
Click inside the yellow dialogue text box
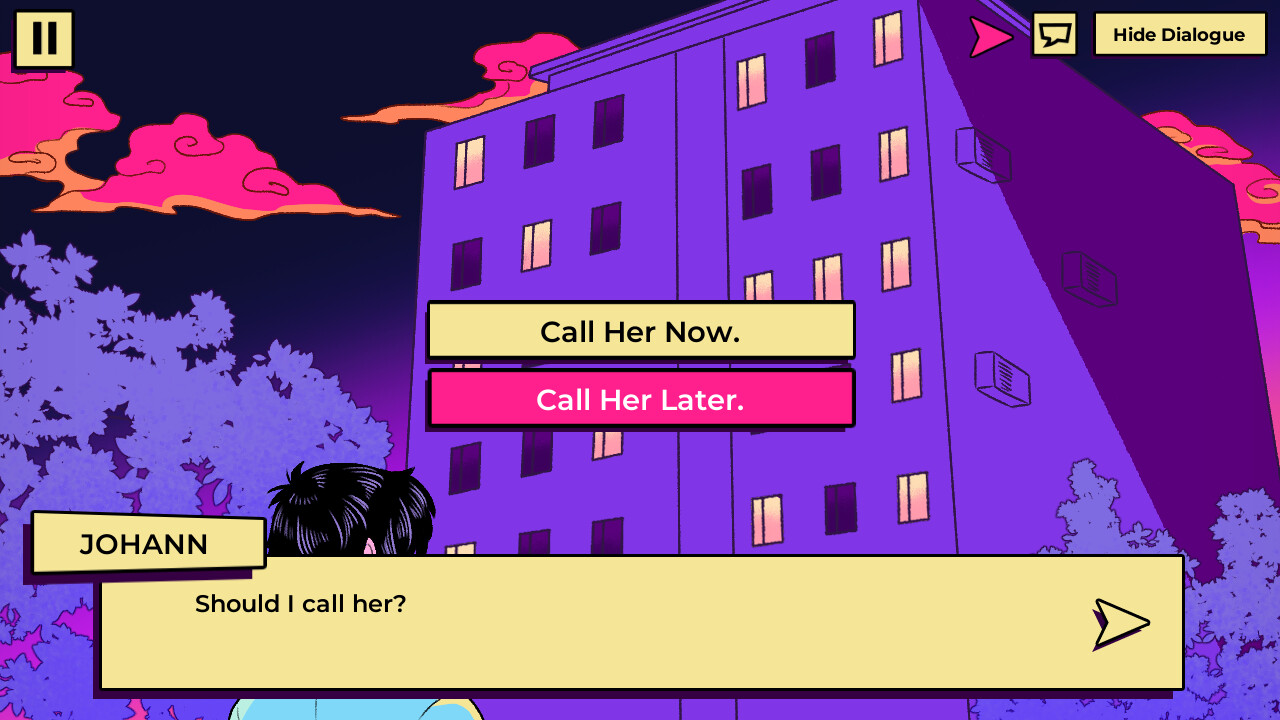point(640,625)
